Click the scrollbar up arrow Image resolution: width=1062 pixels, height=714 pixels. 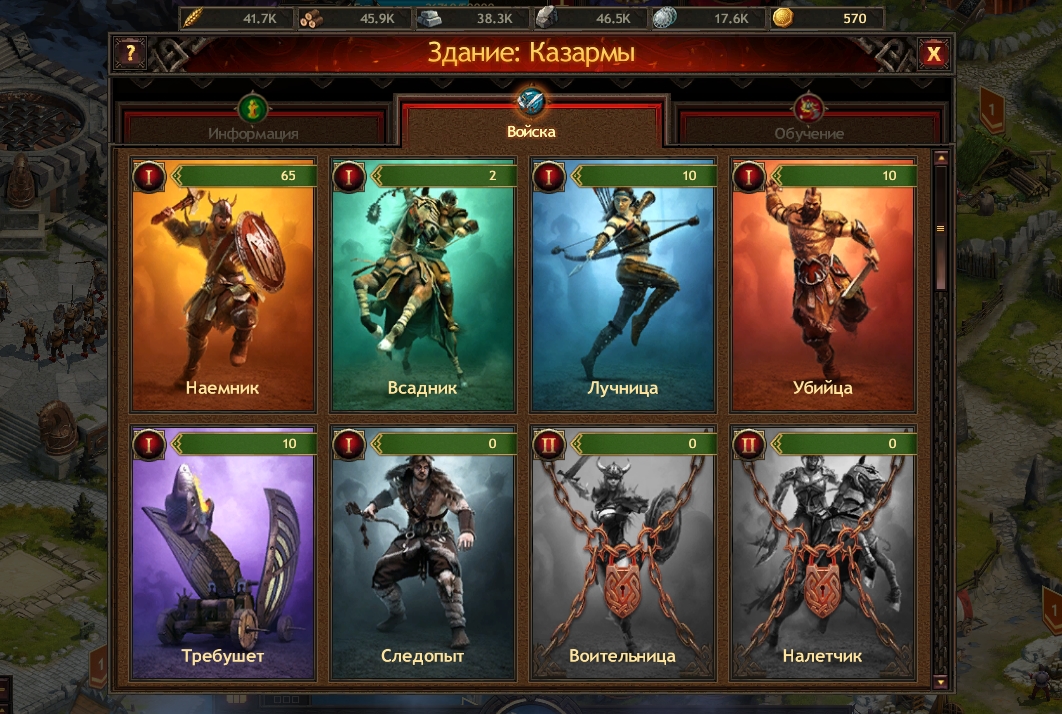click(940, 158)
